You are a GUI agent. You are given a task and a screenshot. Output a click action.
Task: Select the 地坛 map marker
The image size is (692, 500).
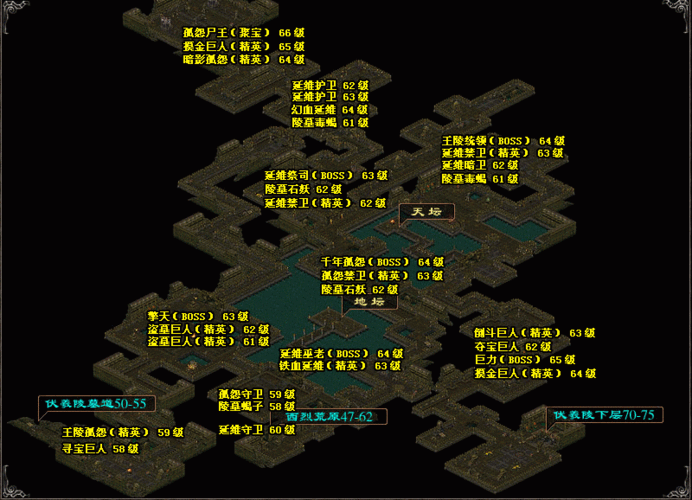(x=369, y=301)
